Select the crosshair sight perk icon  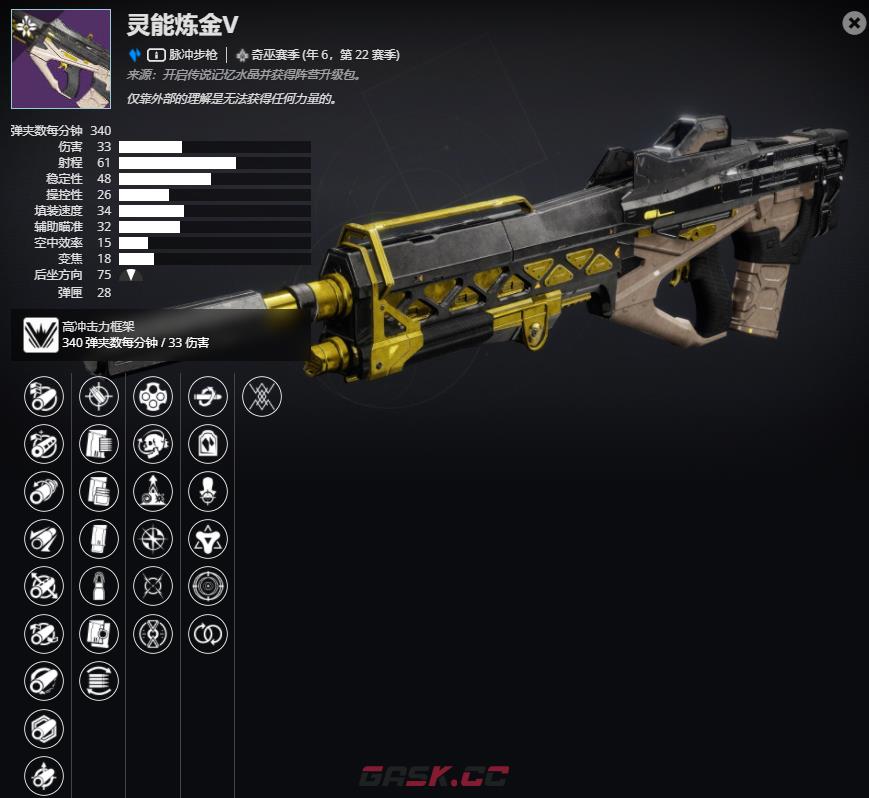[98, 397]
